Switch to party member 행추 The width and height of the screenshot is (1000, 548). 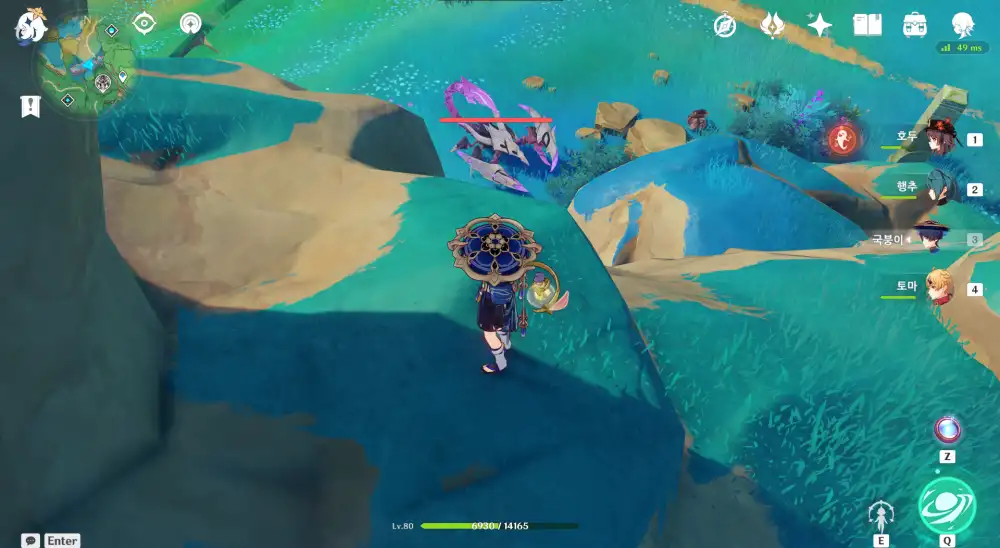tap(938, 188)
